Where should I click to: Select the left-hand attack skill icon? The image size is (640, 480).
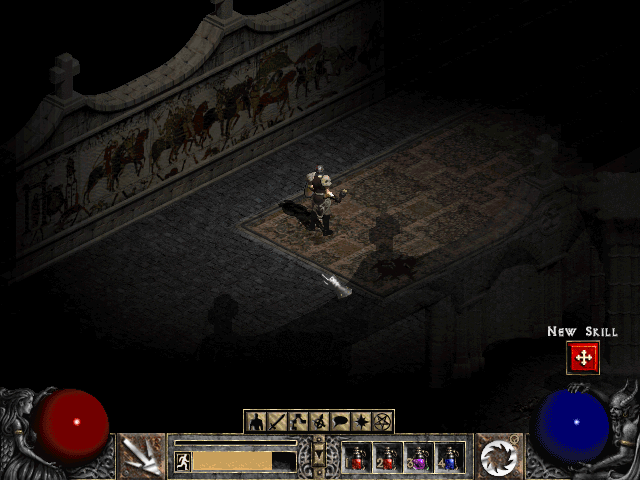pyautogui.click(x=142, y=456)
